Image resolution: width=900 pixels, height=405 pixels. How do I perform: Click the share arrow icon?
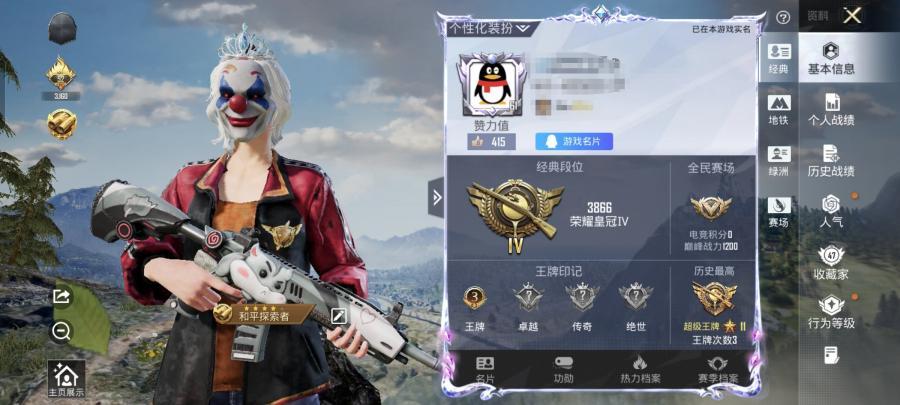(61, 296)
